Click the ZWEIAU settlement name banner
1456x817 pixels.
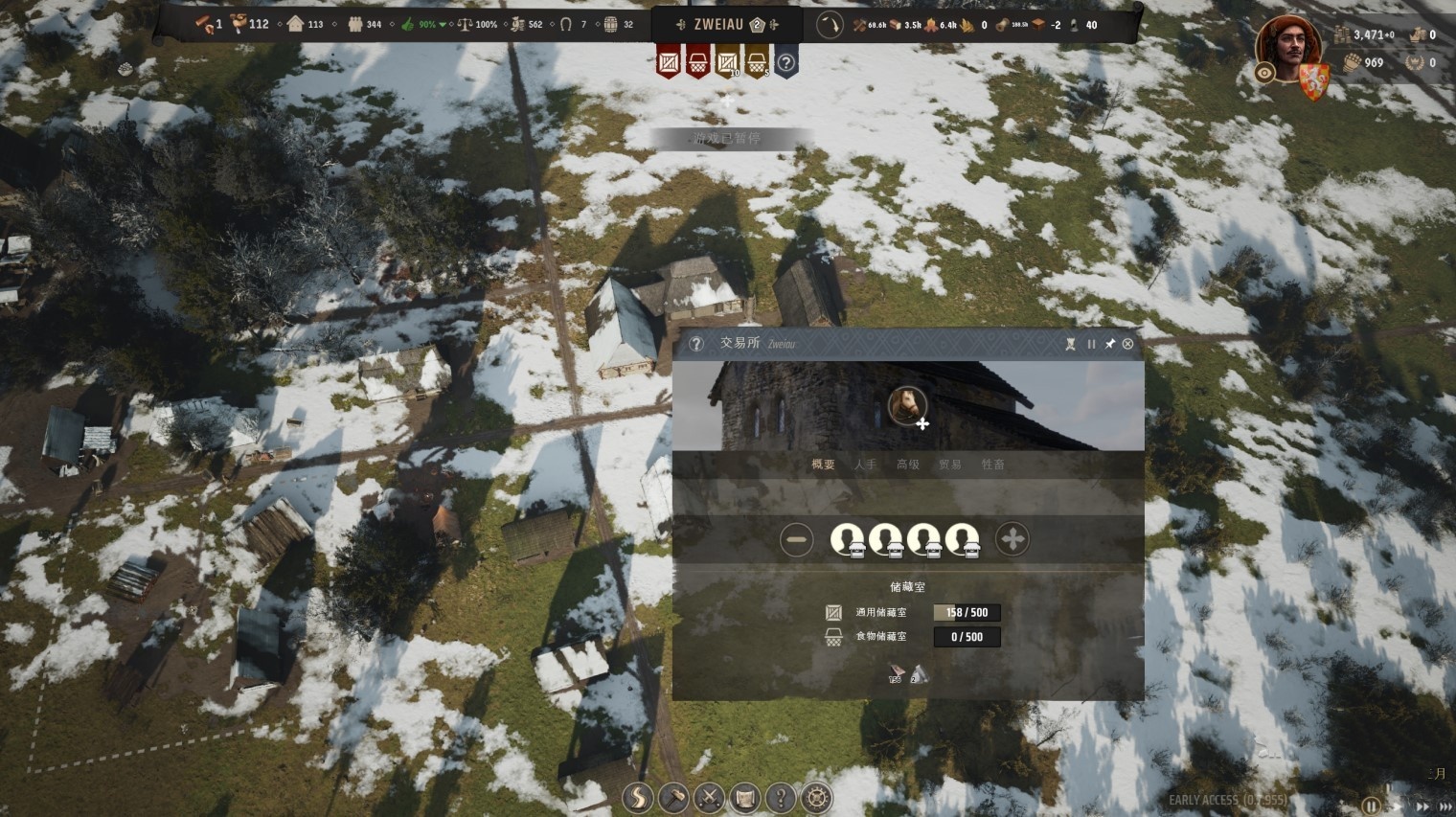tap(718, 25)
